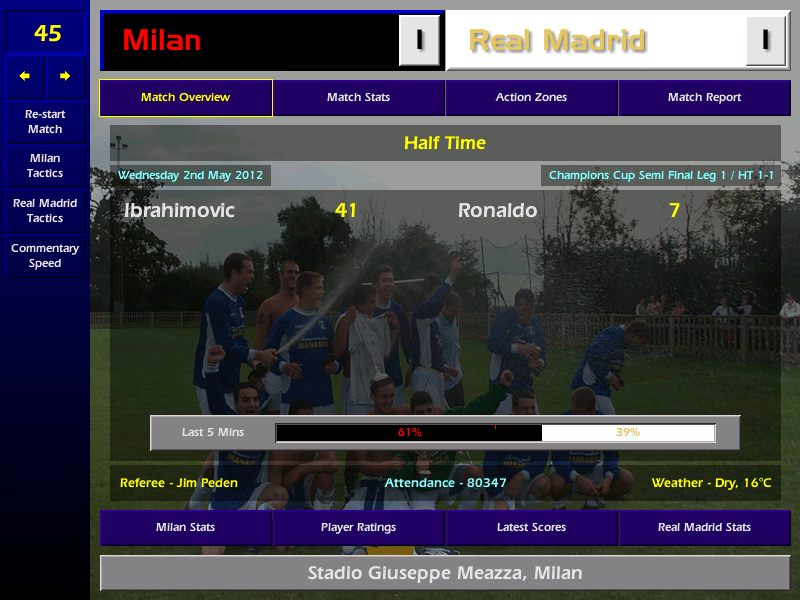Change the Commentary Speed
Image resolution: width=800 pixels, height=600 pixels.
point(45,256)
